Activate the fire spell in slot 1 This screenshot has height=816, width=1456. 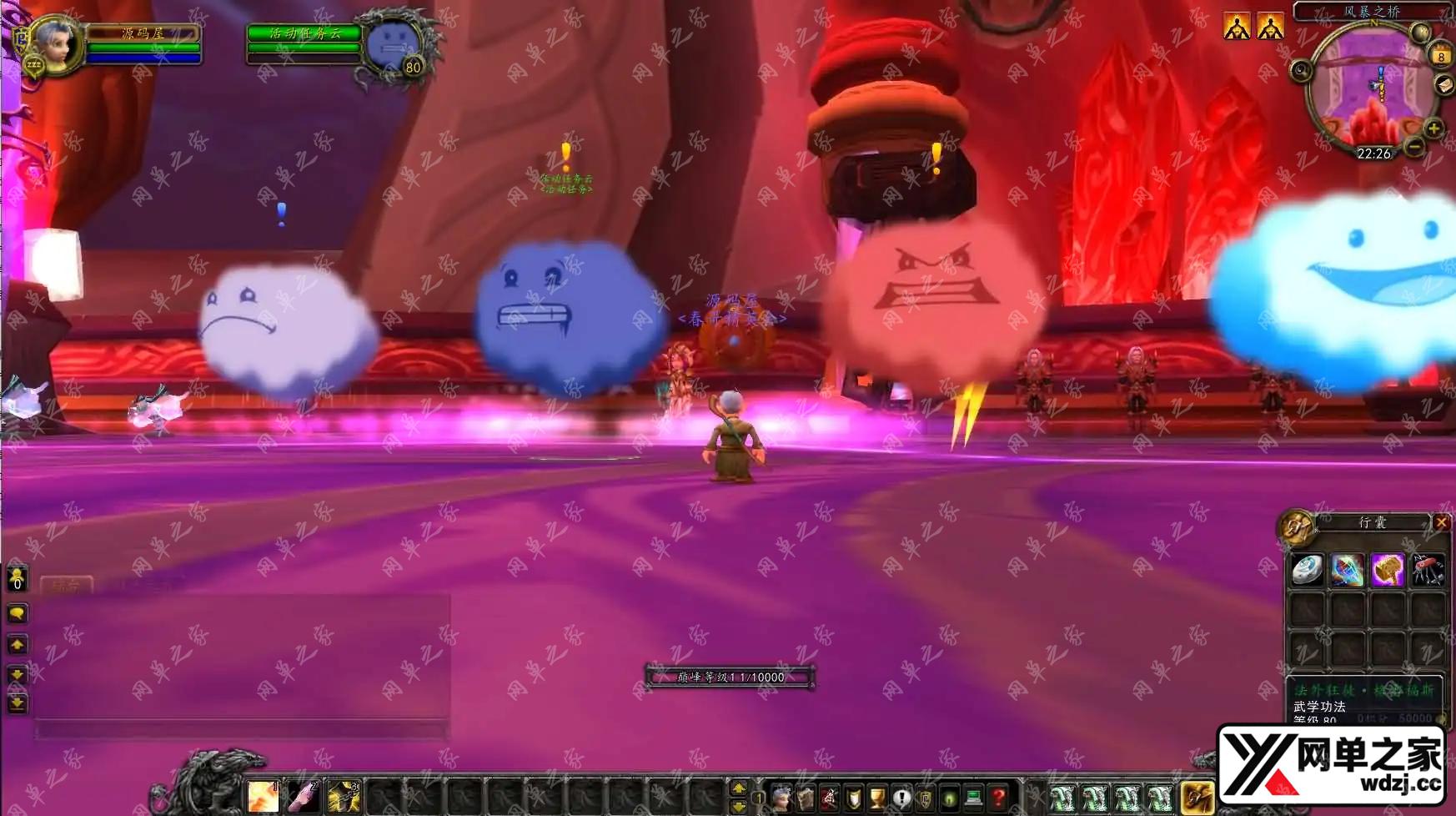click(263, 798)
